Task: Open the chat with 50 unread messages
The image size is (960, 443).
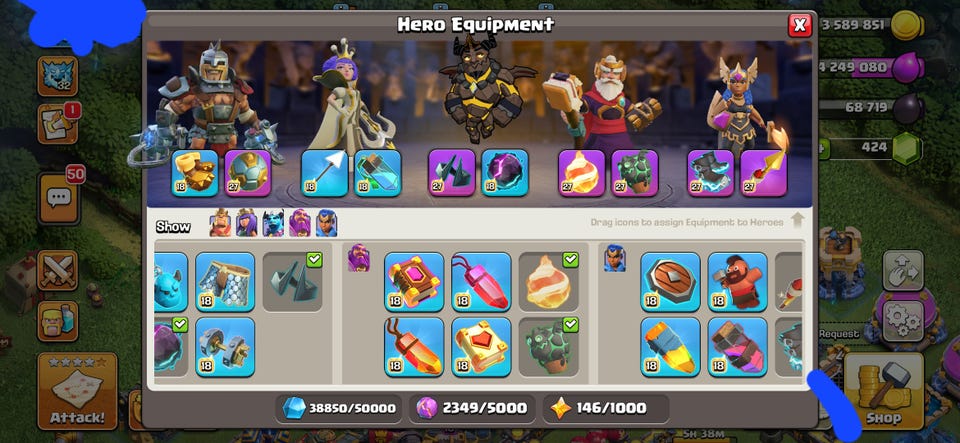Action: click(59, 197)
